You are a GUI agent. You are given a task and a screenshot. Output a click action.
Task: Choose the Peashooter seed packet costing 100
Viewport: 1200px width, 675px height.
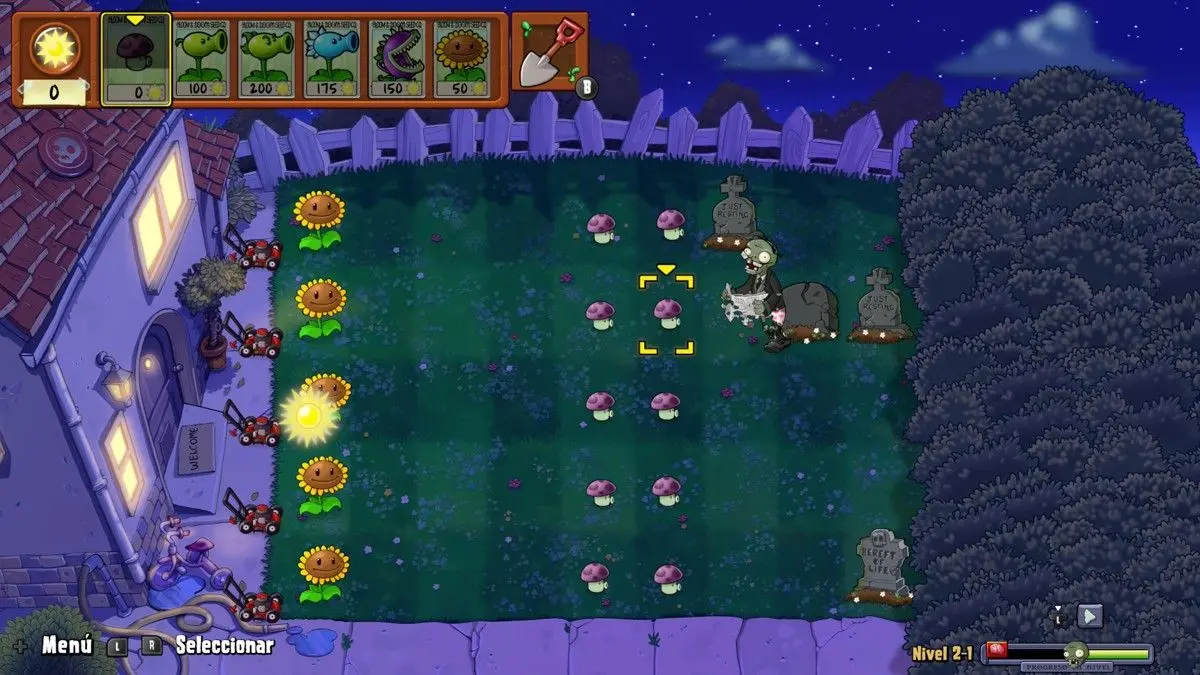click(x=201, y=59)
